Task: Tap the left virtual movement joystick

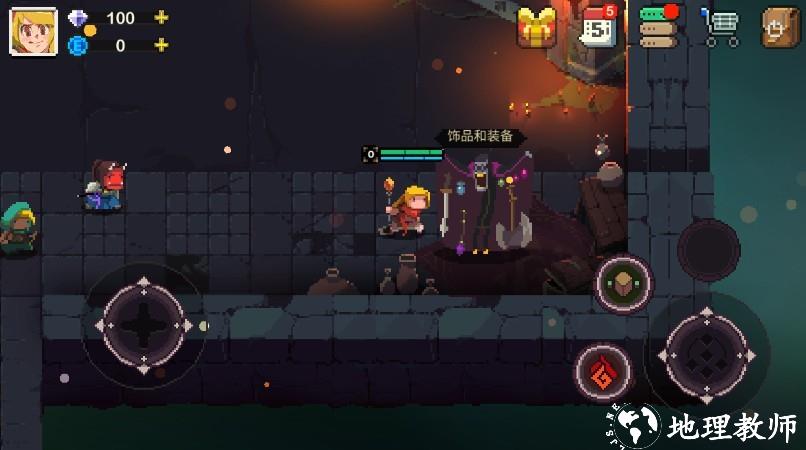Action: [144, 325]
